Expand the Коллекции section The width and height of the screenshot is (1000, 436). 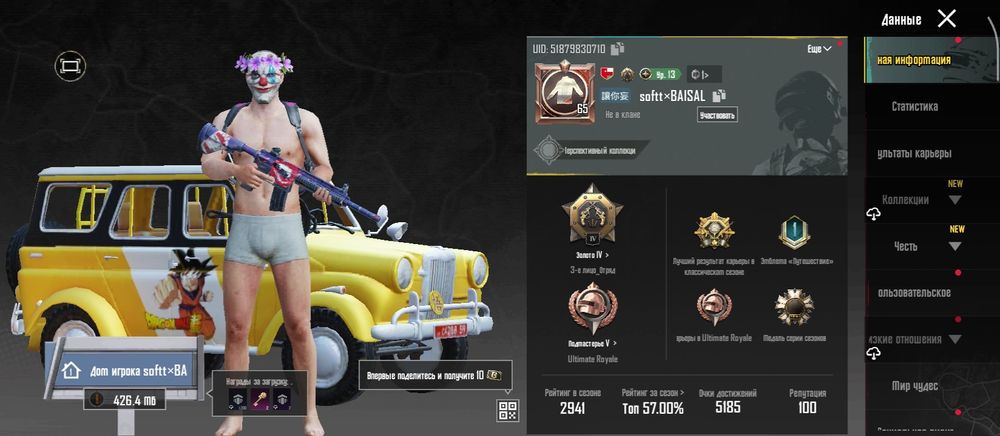[954, 199]
